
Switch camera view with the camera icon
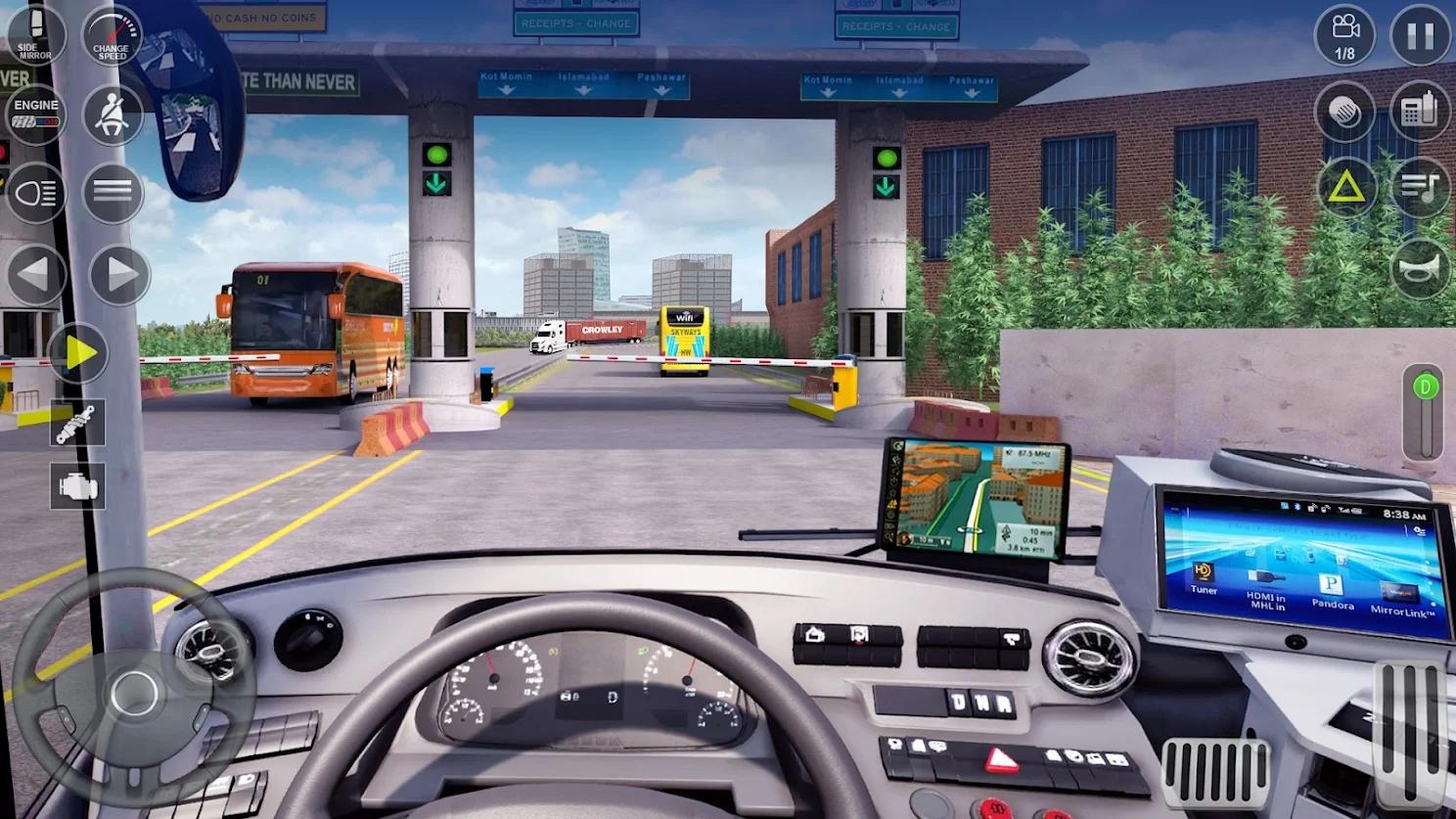pyautogui.click(x=1344, y=34)
